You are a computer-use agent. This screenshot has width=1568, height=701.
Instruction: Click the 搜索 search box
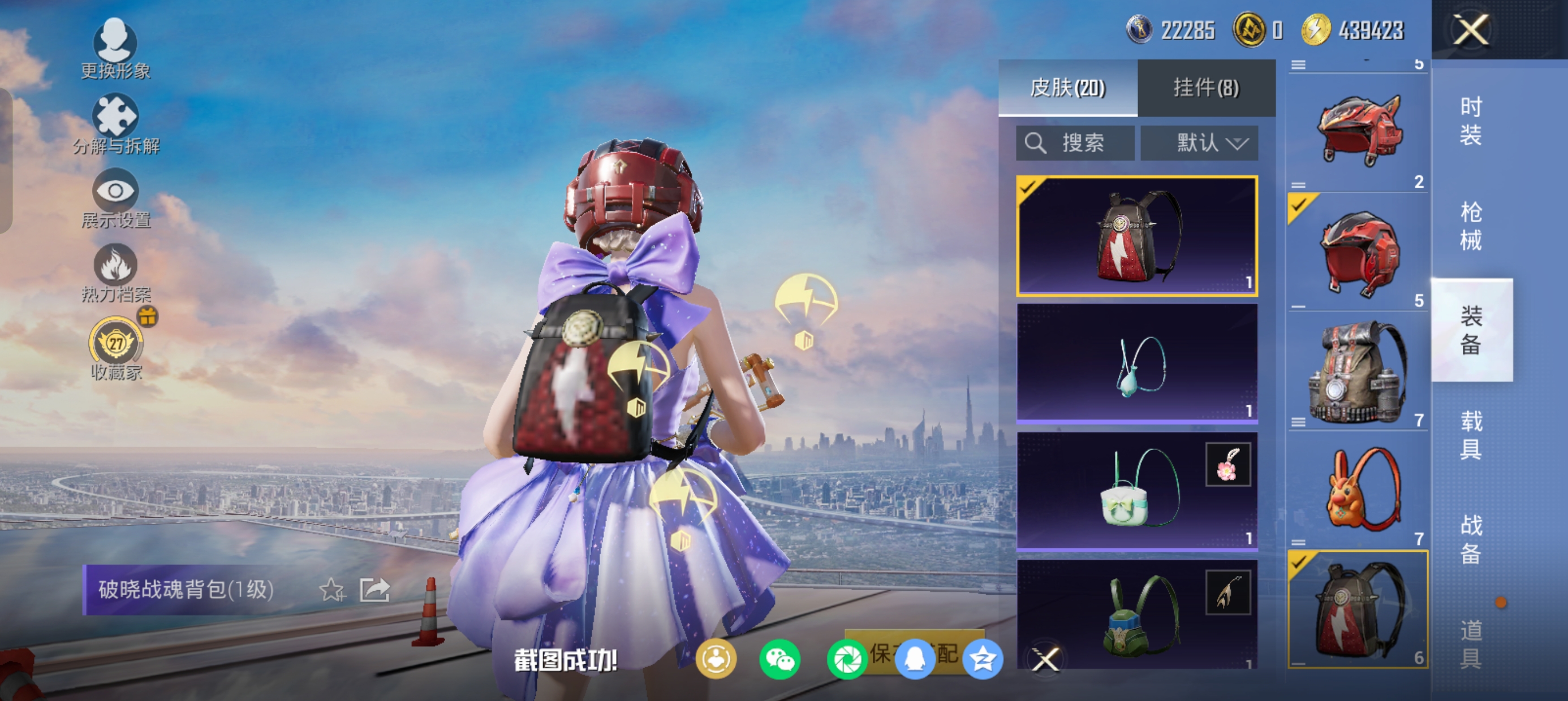pos(1075,144)
